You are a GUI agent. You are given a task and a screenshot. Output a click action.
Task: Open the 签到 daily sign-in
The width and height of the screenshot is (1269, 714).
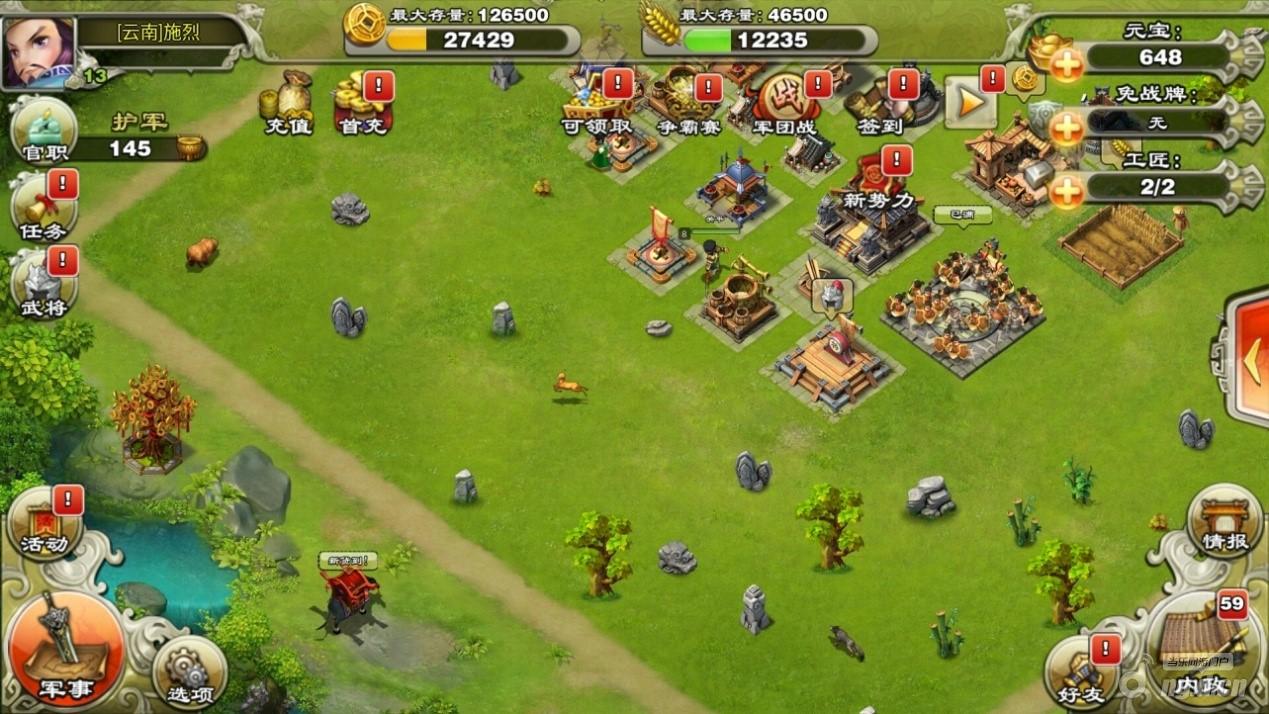tap(879, 104)
